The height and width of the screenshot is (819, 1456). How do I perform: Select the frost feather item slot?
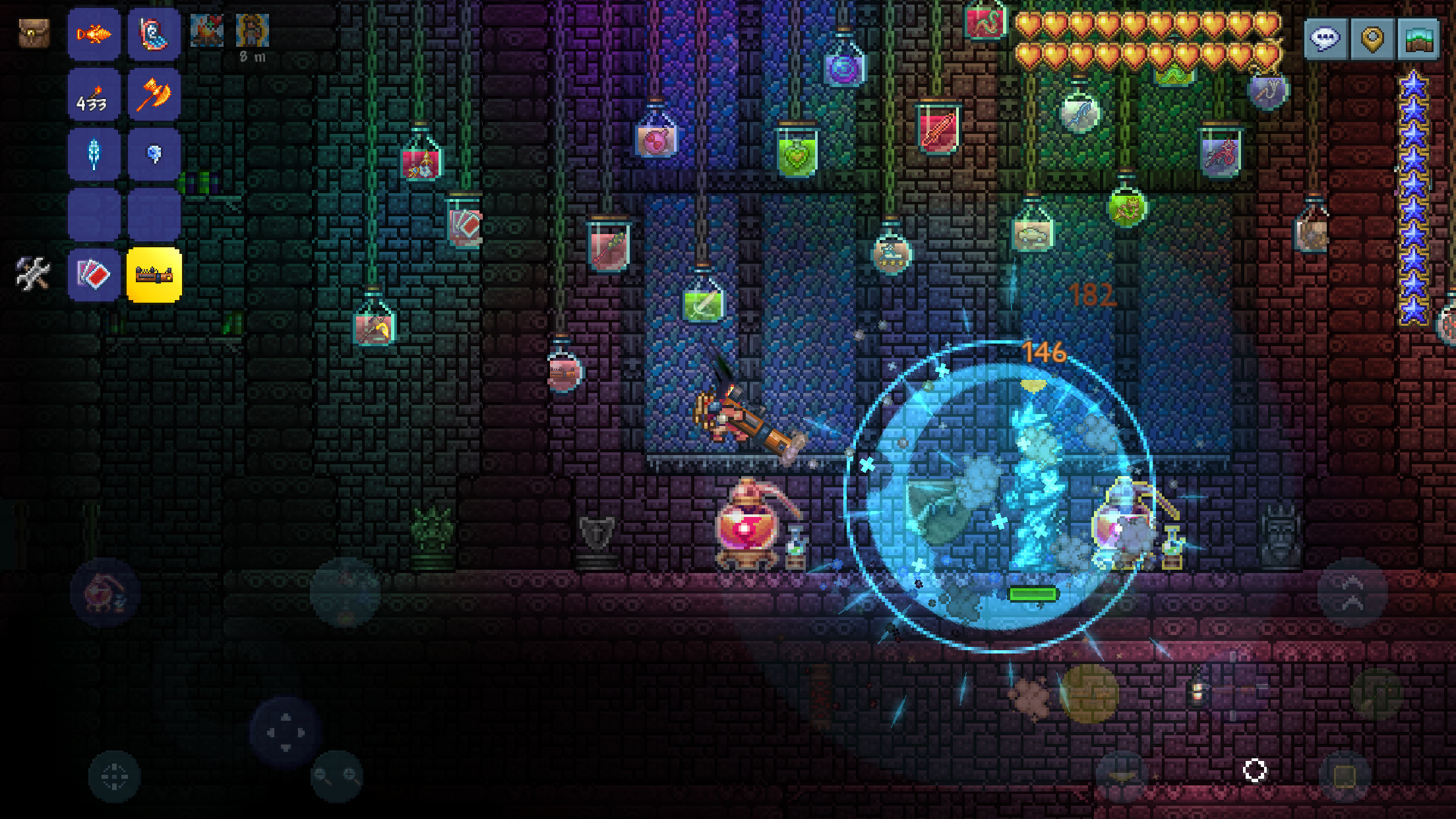tap(94, 154)
